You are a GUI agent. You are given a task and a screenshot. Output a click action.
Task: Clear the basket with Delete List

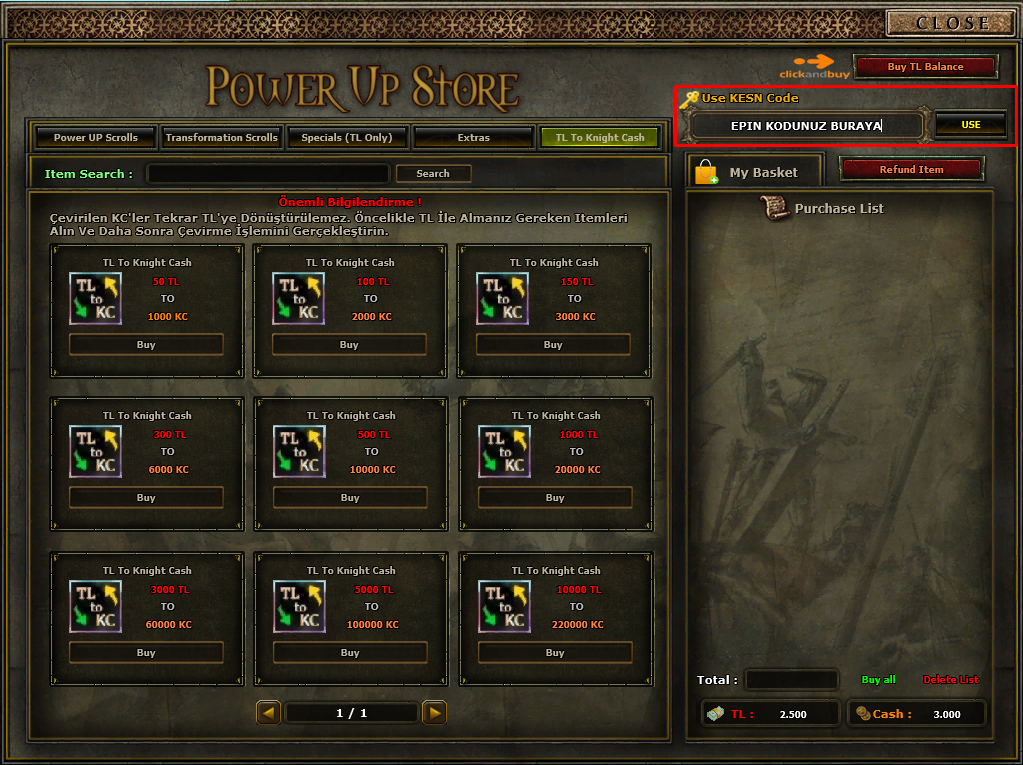pos(950,680)
